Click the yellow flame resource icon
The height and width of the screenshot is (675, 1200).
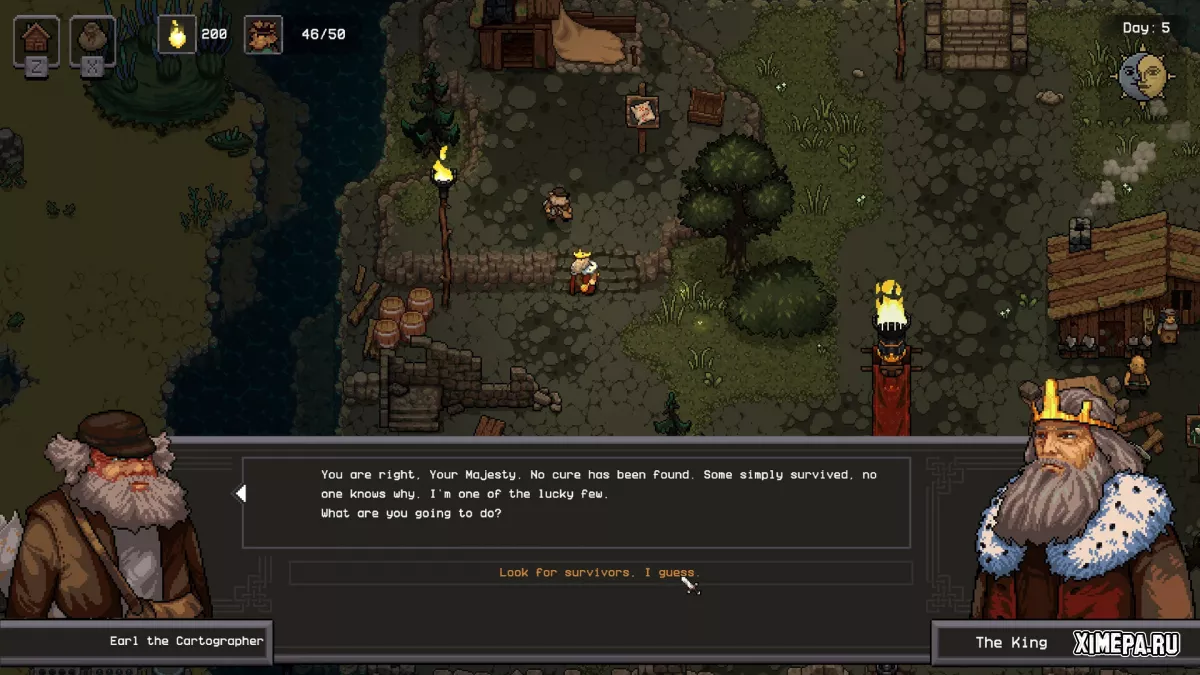[177, 35]
